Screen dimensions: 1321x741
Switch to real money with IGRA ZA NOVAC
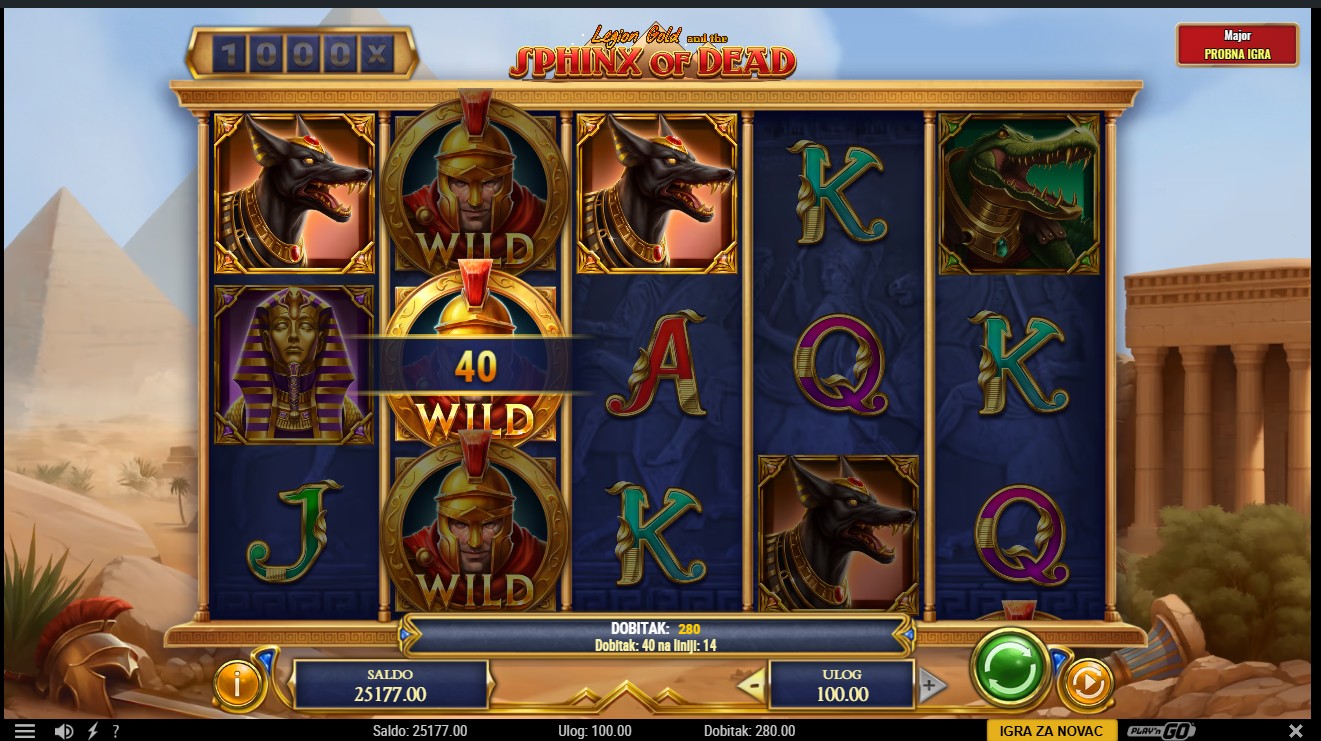point(1051,731)
